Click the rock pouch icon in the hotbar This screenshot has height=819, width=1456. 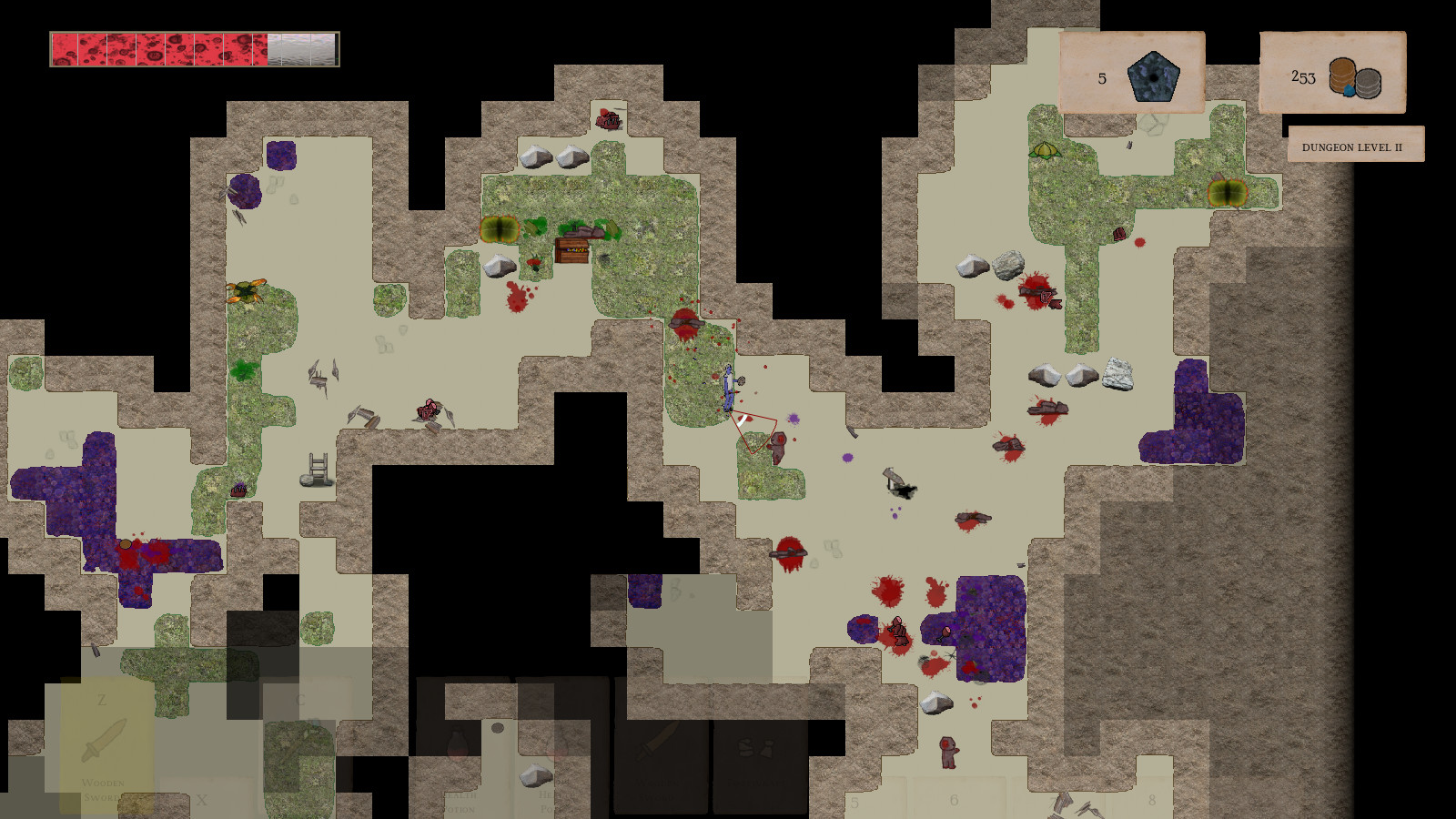(x=756, y=746)
